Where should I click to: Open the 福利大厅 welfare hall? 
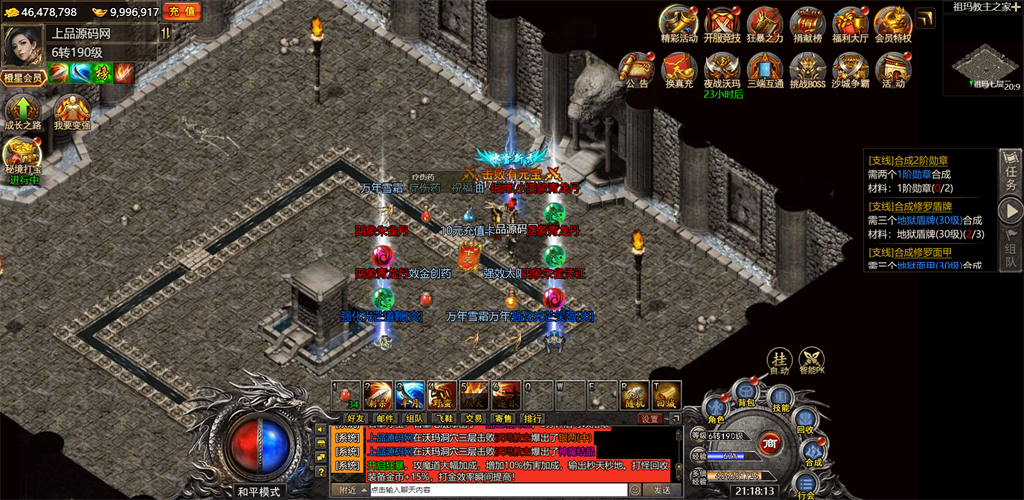tap(850, 22)
